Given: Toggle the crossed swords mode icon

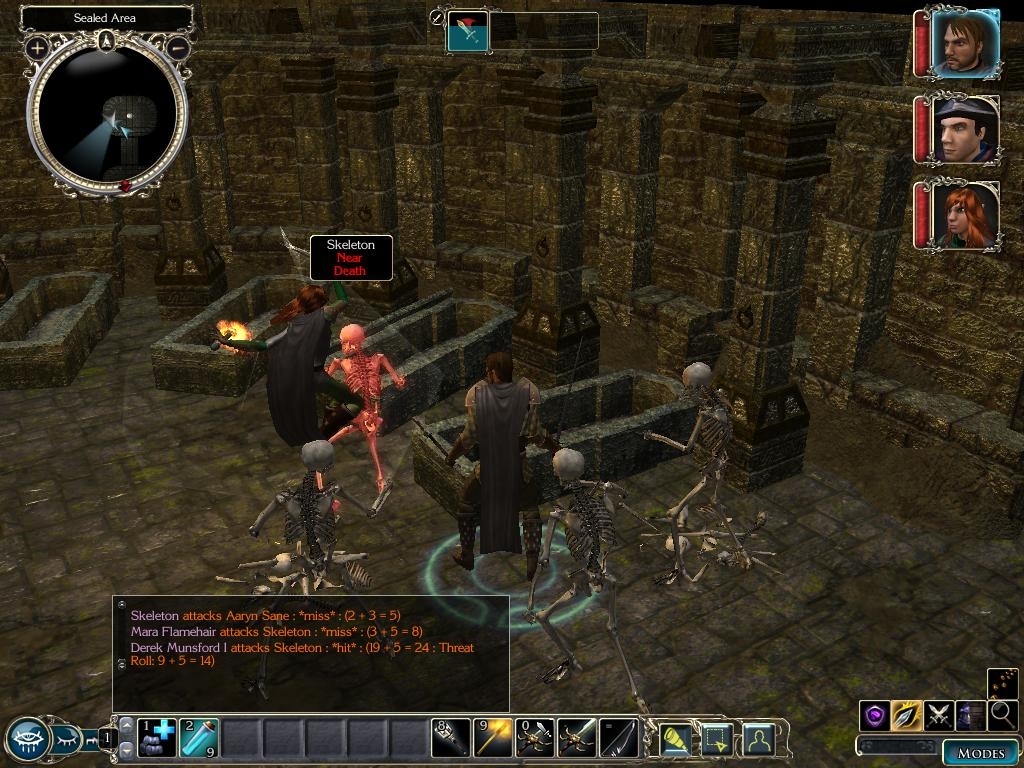Looking at the screenshot, I should (939, 715).
